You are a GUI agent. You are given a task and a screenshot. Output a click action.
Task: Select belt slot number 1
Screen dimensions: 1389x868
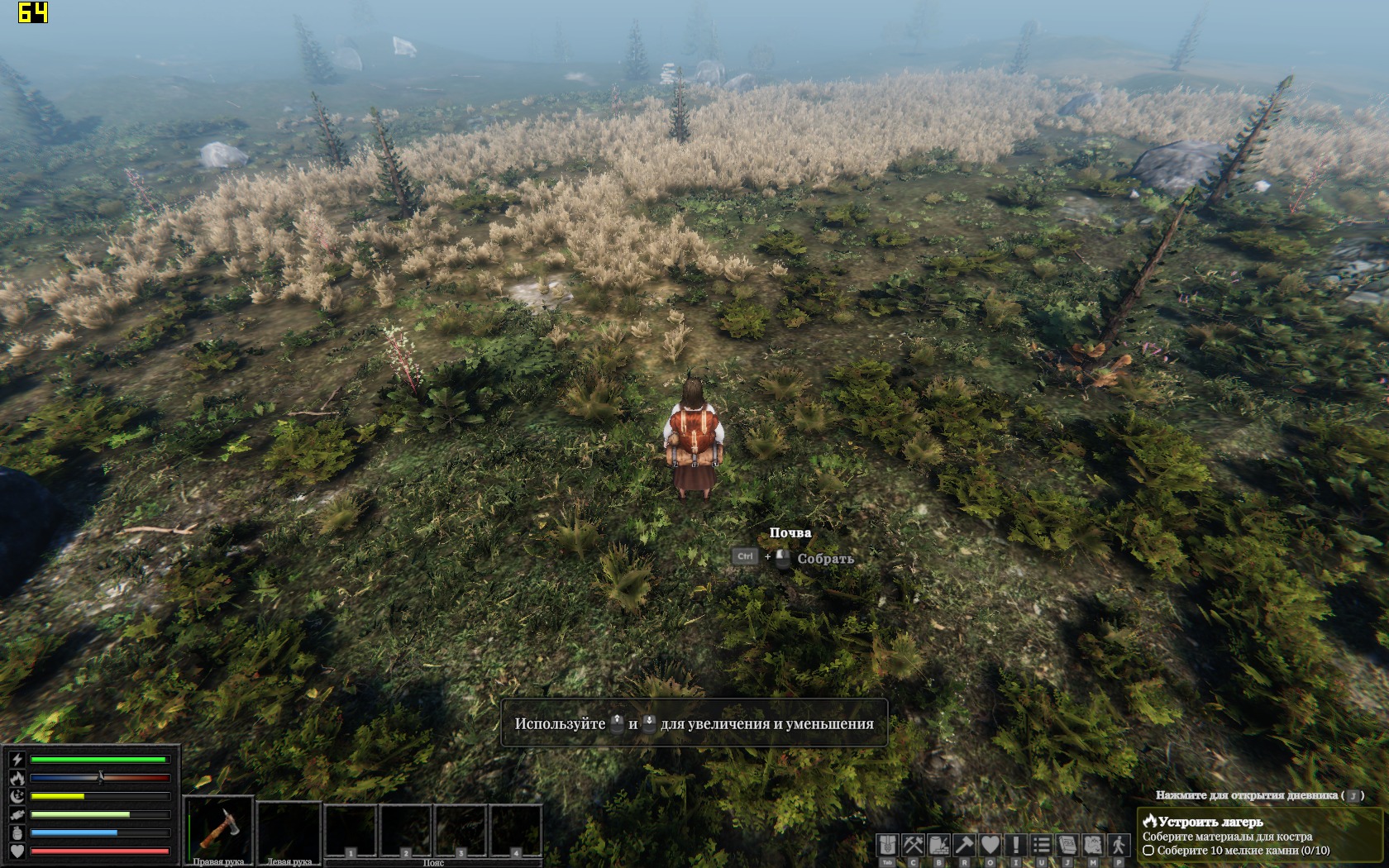351,831
